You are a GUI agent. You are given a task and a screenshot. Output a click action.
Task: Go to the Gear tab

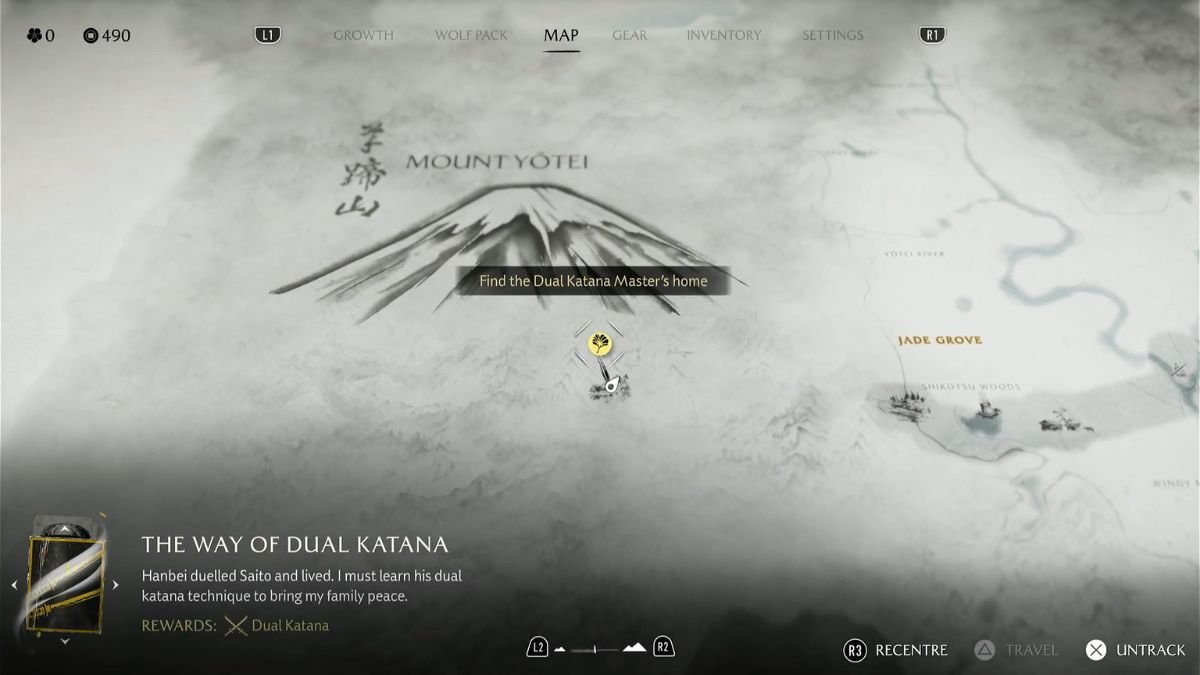tap(629, 35)
